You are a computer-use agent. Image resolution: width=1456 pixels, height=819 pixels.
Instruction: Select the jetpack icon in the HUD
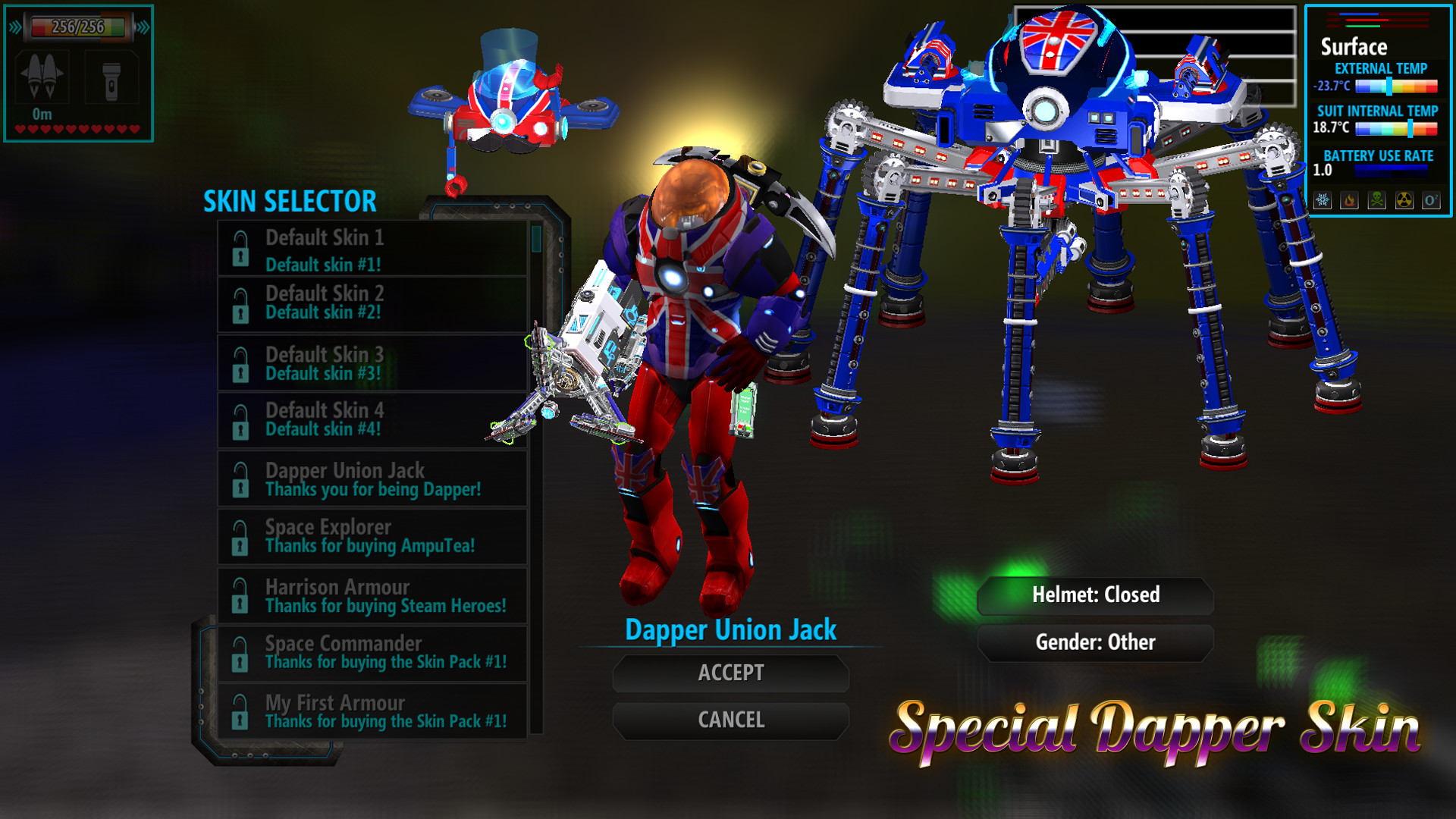pyautogui.click(x=42, y=77)
